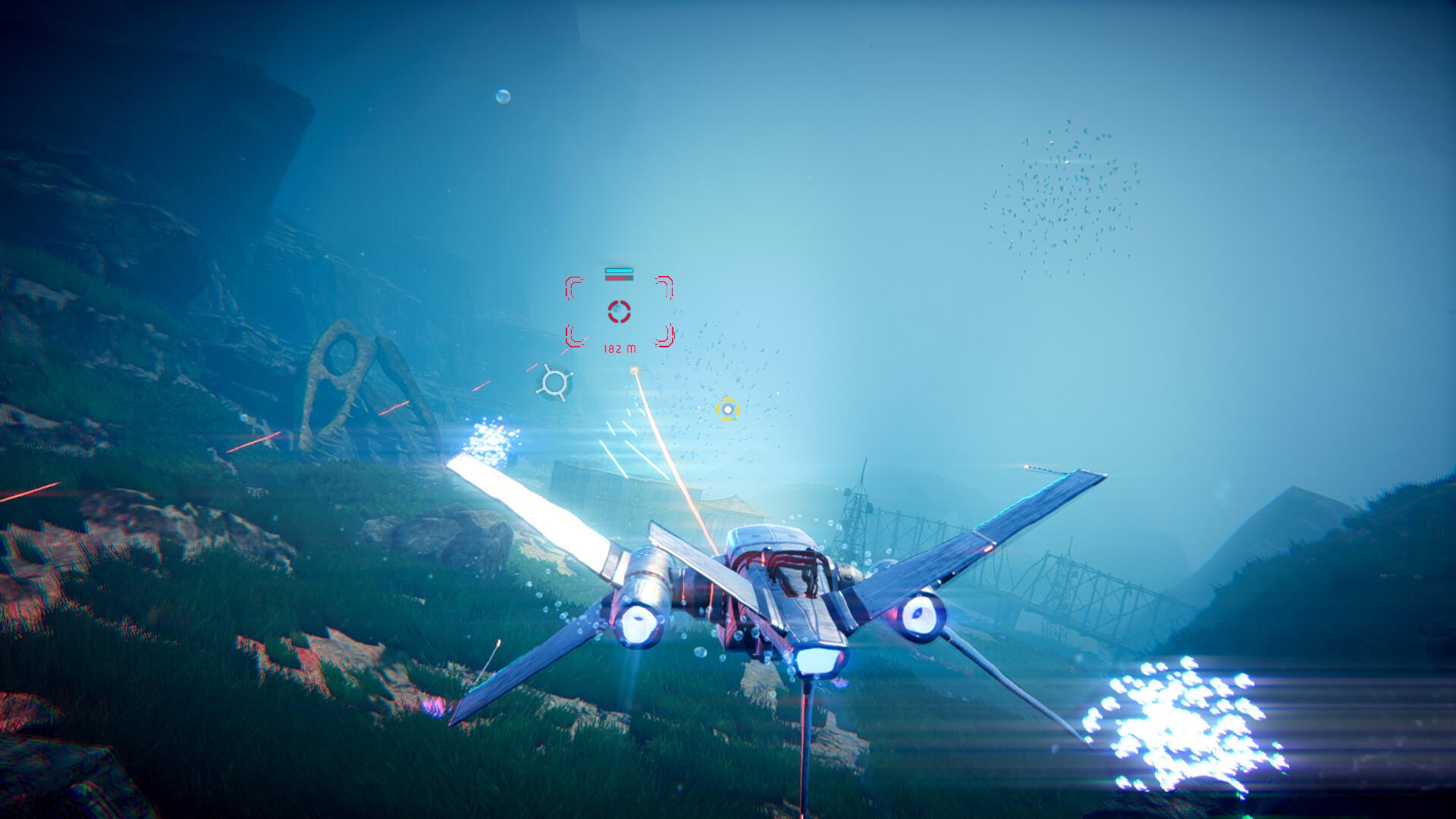Click the yellow collectible ring indicator
Viewport: 1456px width, 819px height.
click(x=728, y=409)
